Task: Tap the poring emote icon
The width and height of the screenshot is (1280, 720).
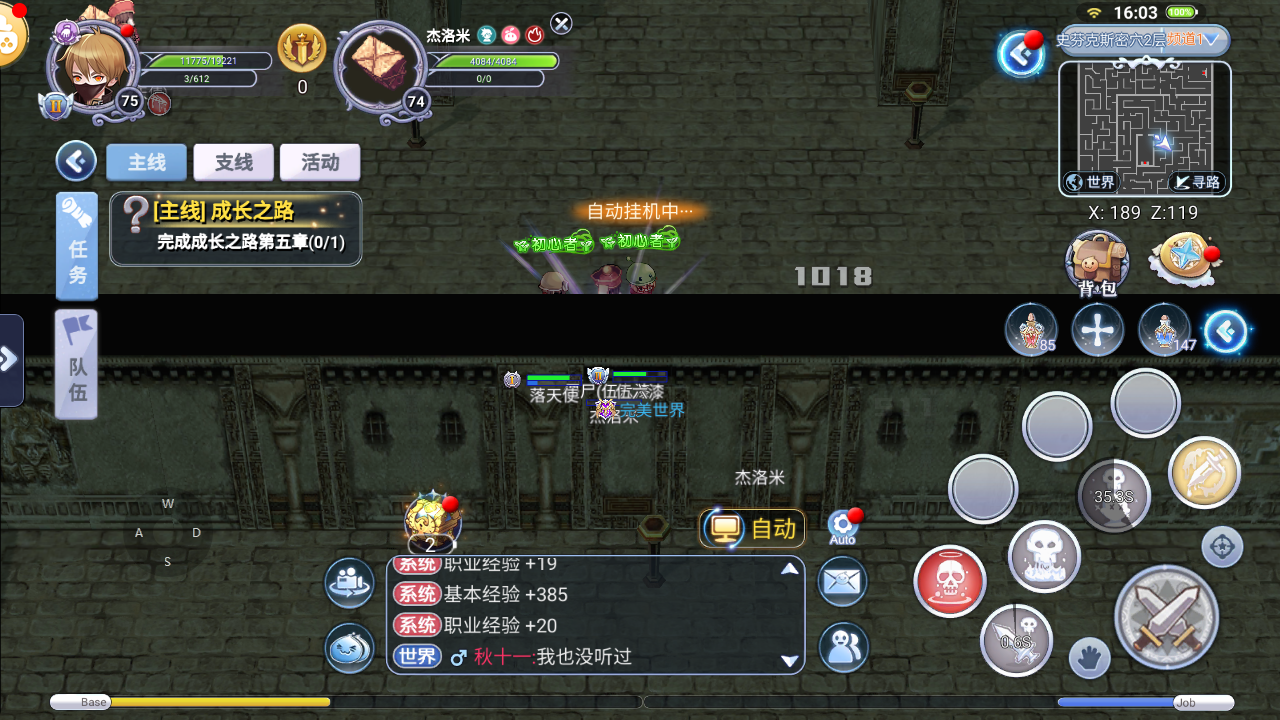Action: click(x=349, y=647)
